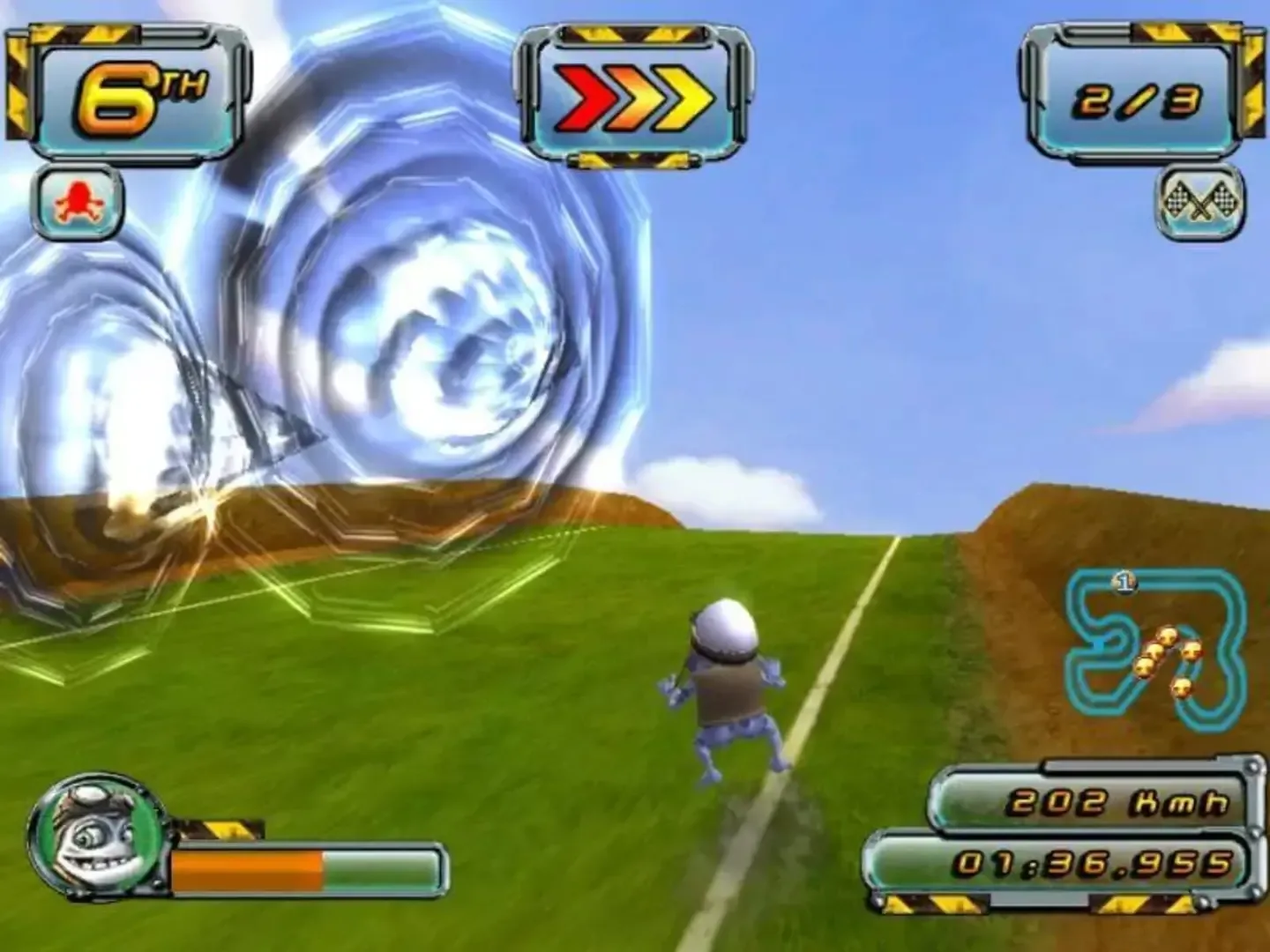Click the 01:36.955 timer readout
The image size is (1270, 952).
pos(1094,864)
